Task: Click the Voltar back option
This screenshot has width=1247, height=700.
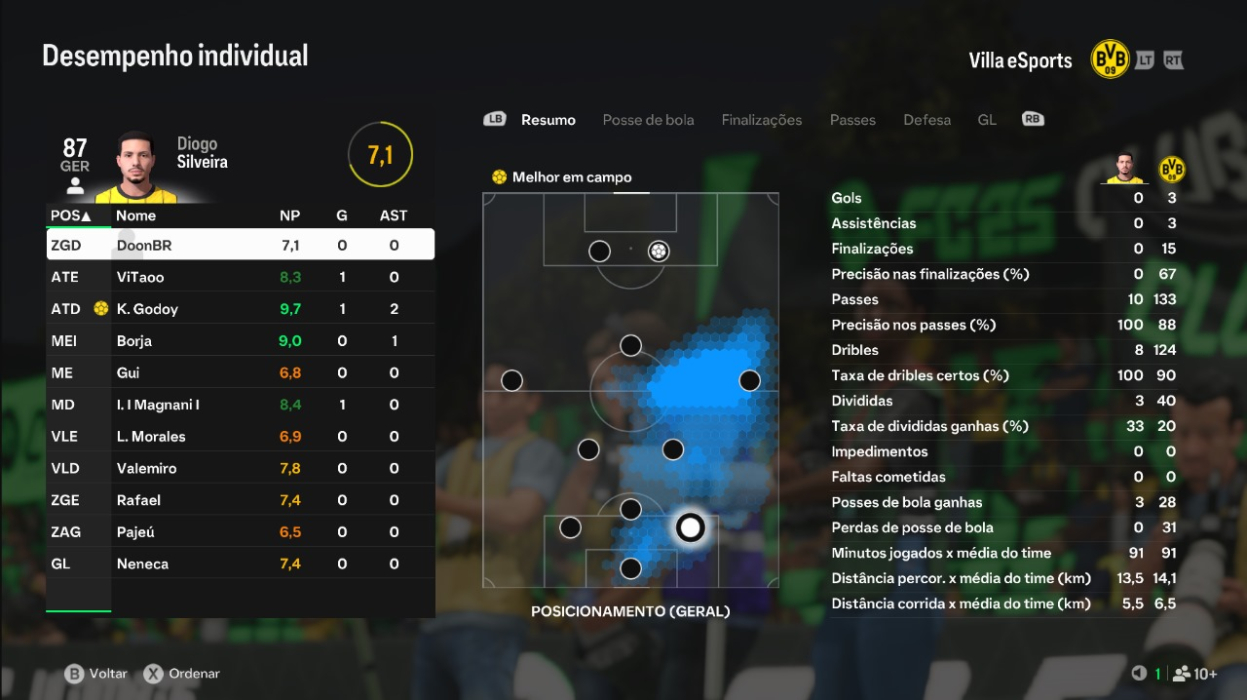Action: (x=98, y=674)
